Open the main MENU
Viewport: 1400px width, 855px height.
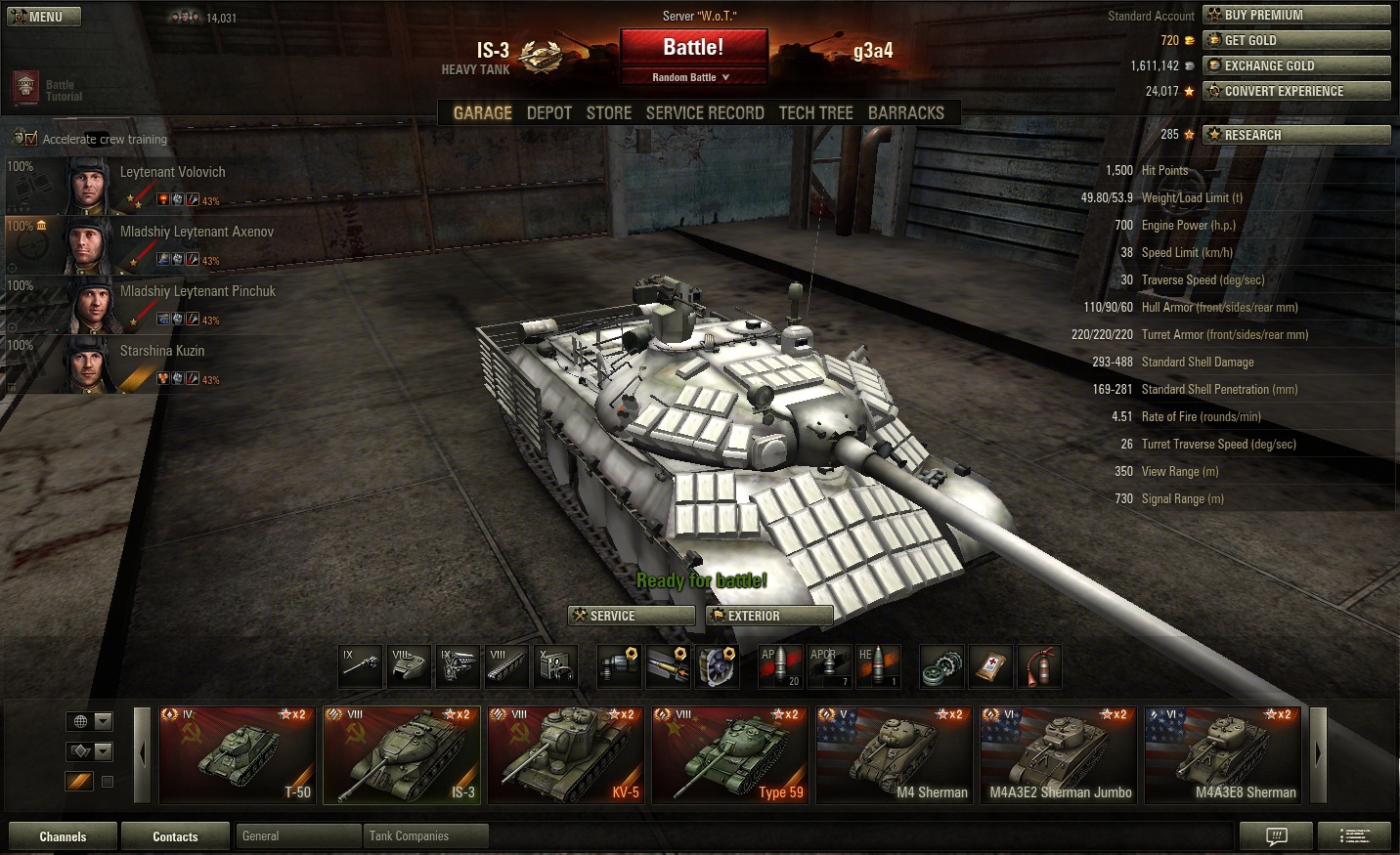(44, 17)
